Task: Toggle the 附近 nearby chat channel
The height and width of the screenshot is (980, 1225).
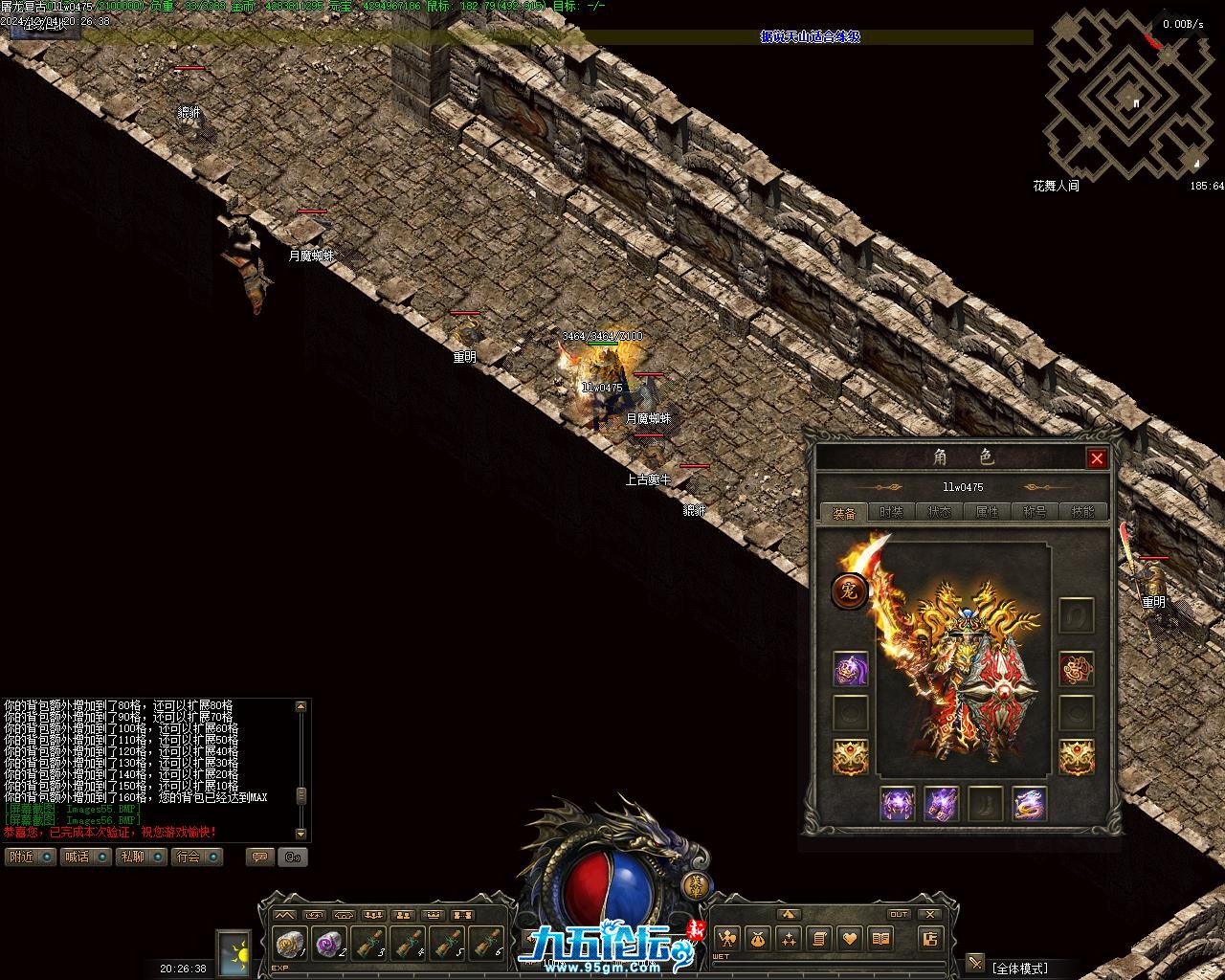Action: [x=30, y=857]
